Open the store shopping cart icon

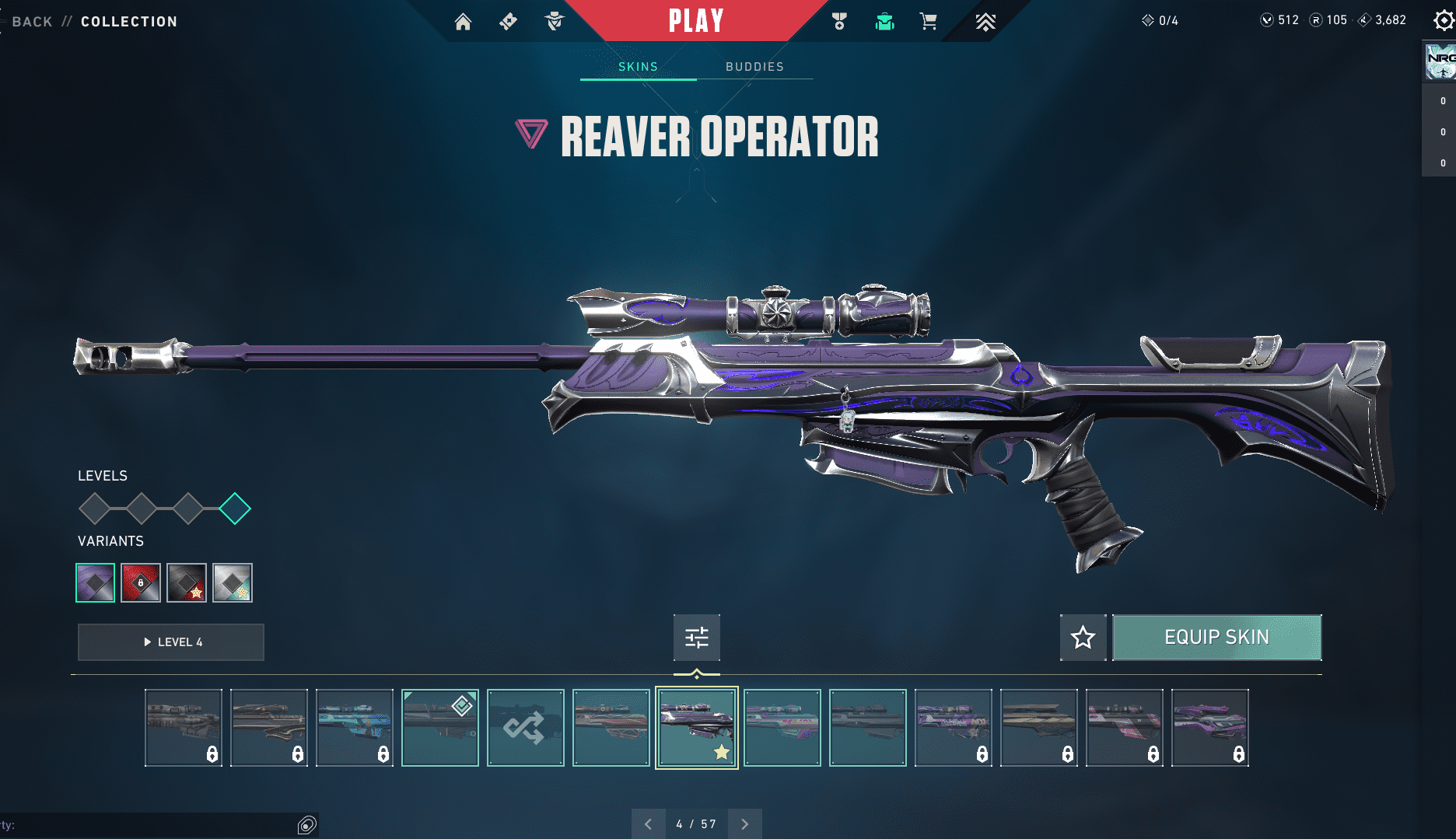[x=928, y=22]
